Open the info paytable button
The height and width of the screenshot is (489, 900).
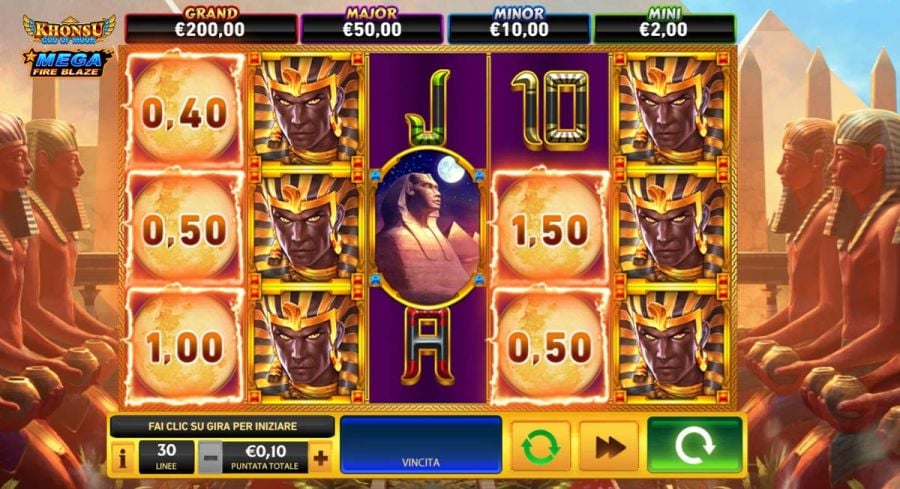coord(123,459)
